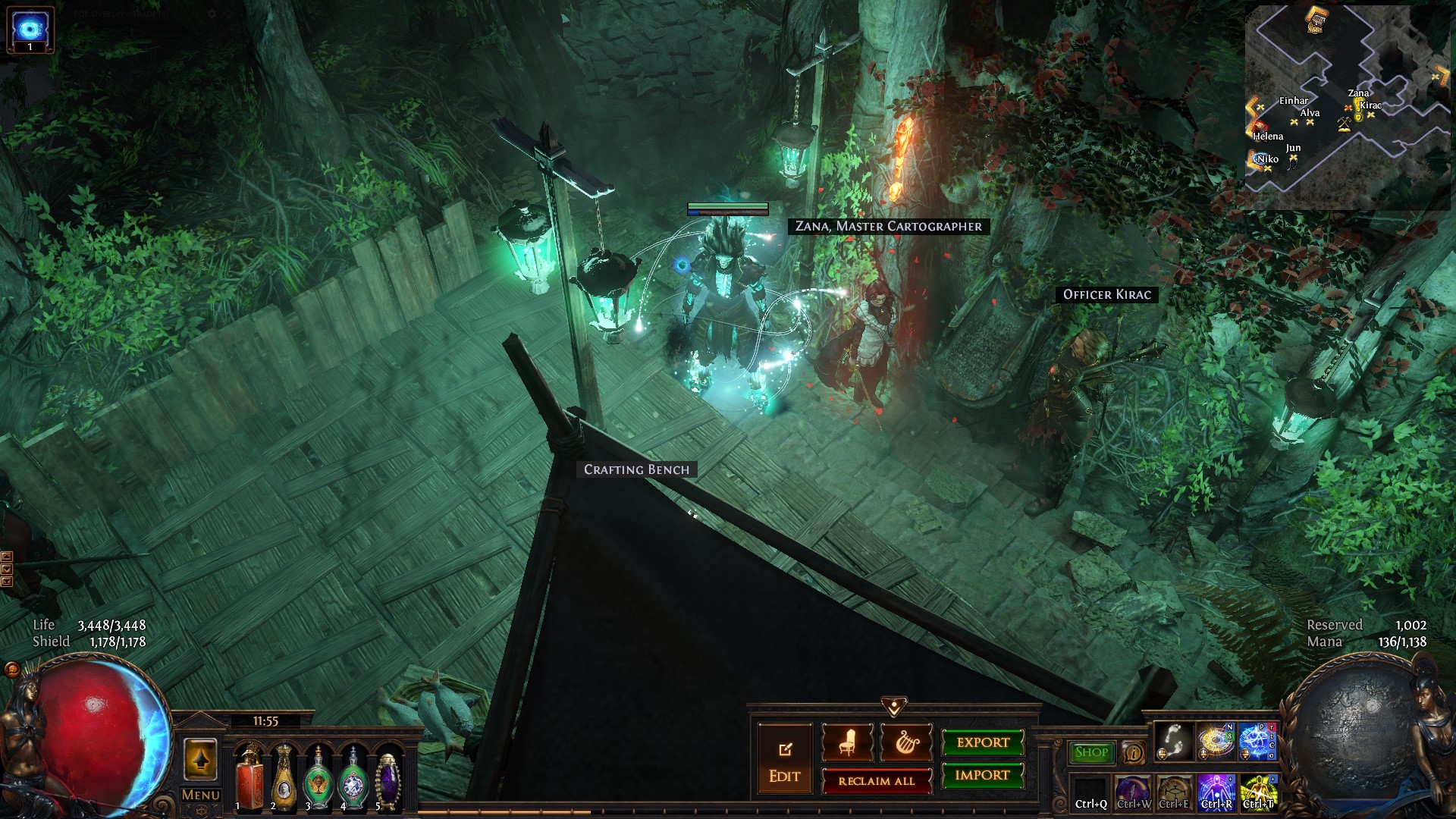Click the yellow level-up arrow button
The image size is (1456, 819).
coord(201,759)
